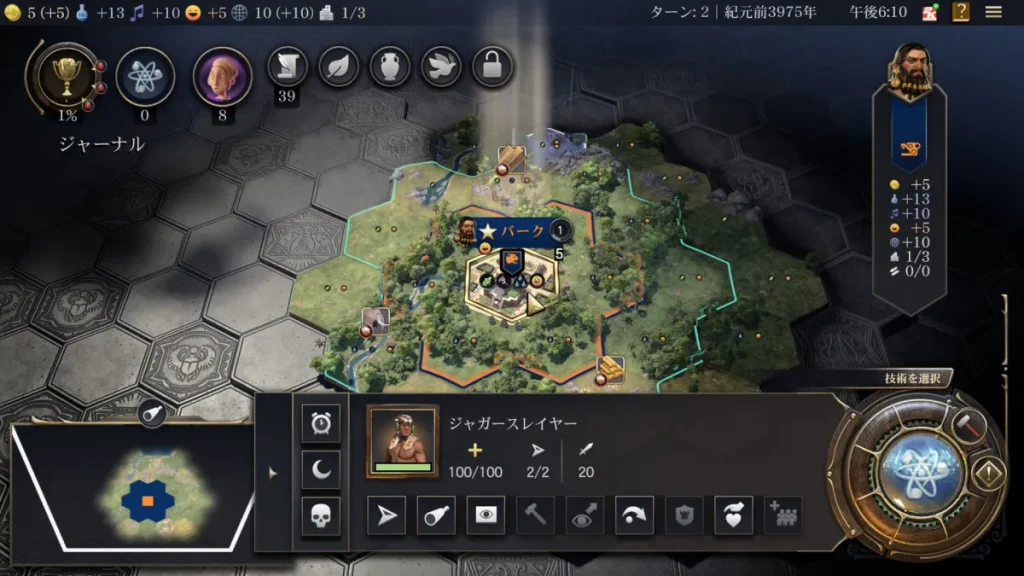The width and height of the screenshot is (1024, 576).
Task: Click the locked padlock icon
Action: click(x=492, y=67)
